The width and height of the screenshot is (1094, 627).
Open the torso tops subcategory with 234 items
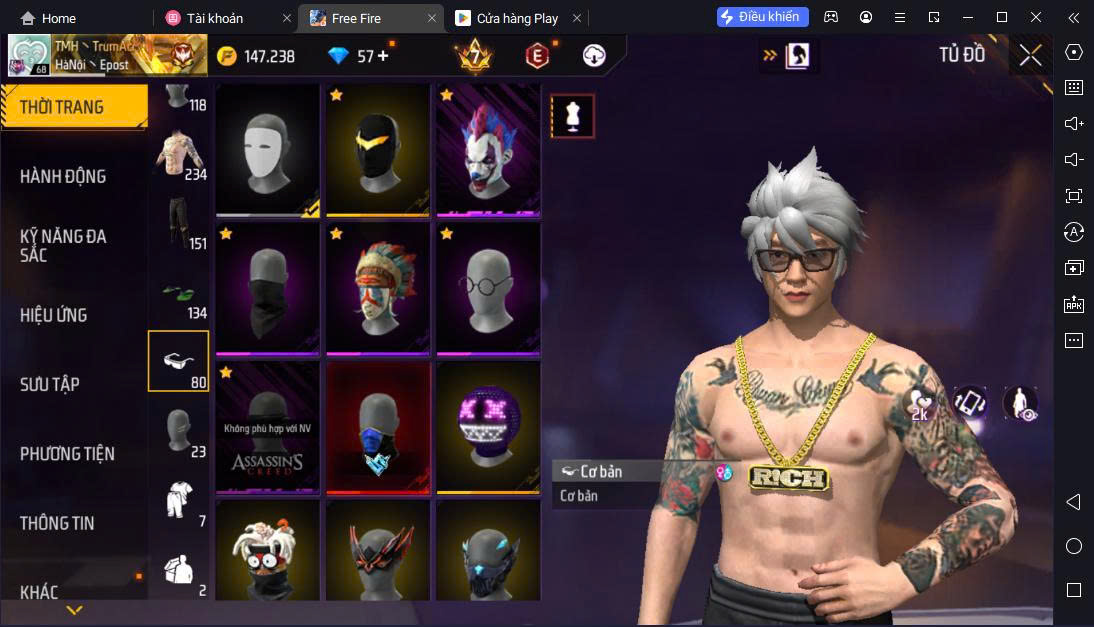tap(180, 155)
